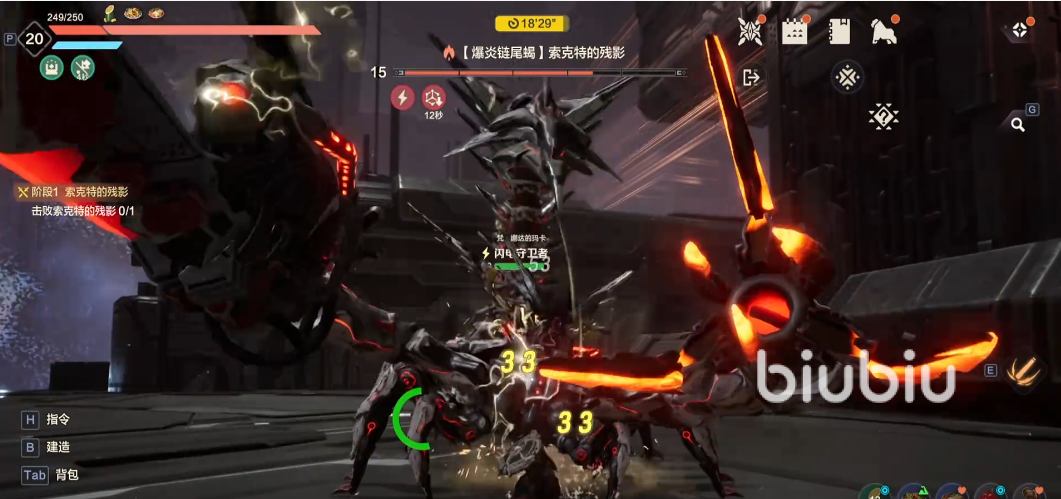
Task: Select the 指令 command option
Action: [58, 420]
